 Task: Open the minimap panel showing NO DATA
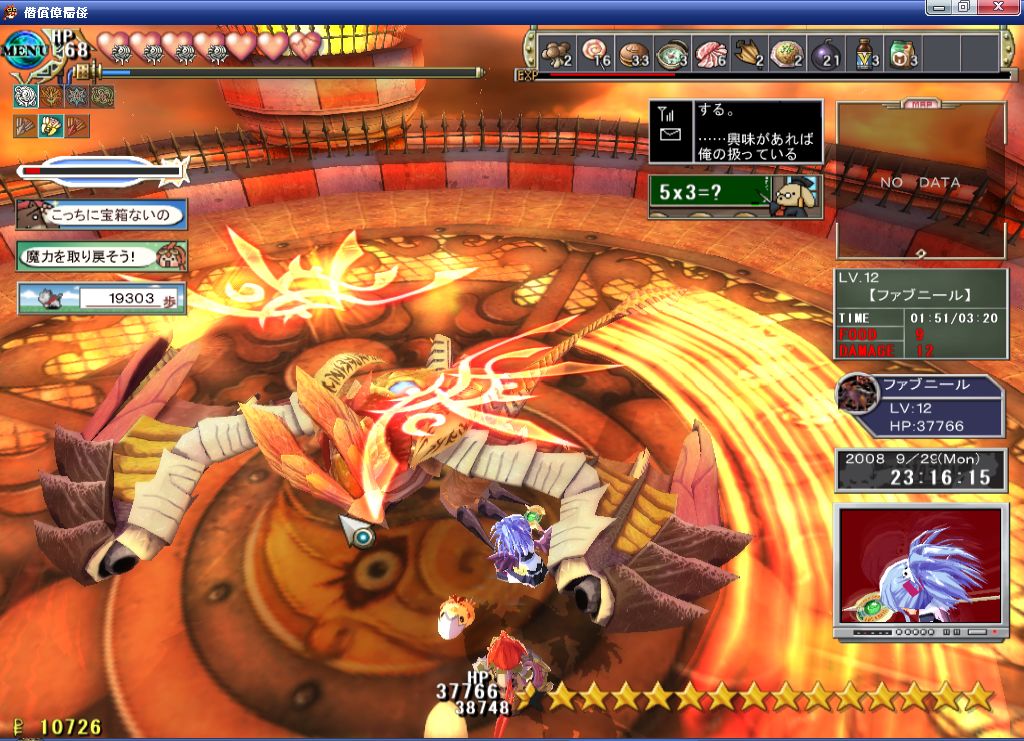(920, 182)
